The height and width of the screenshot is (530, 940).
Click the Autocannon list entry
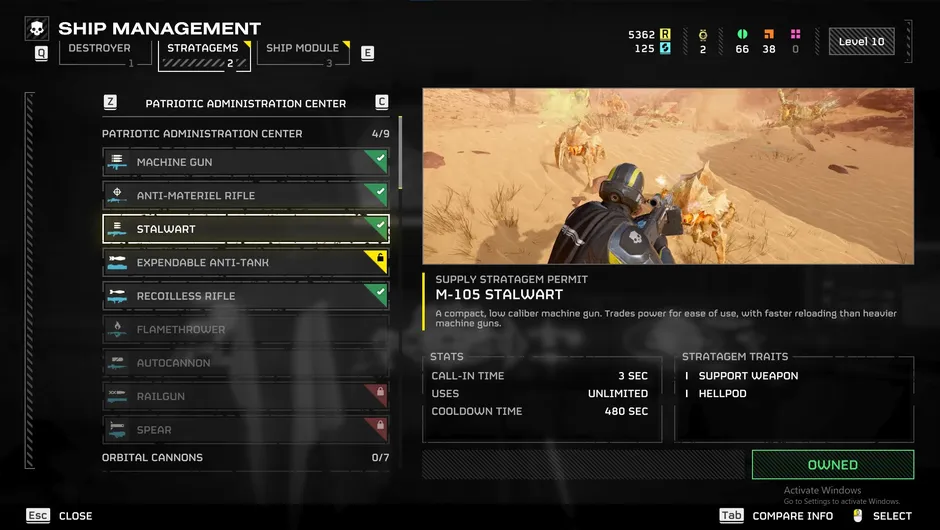pyautogui.click(x=245, y=363)
